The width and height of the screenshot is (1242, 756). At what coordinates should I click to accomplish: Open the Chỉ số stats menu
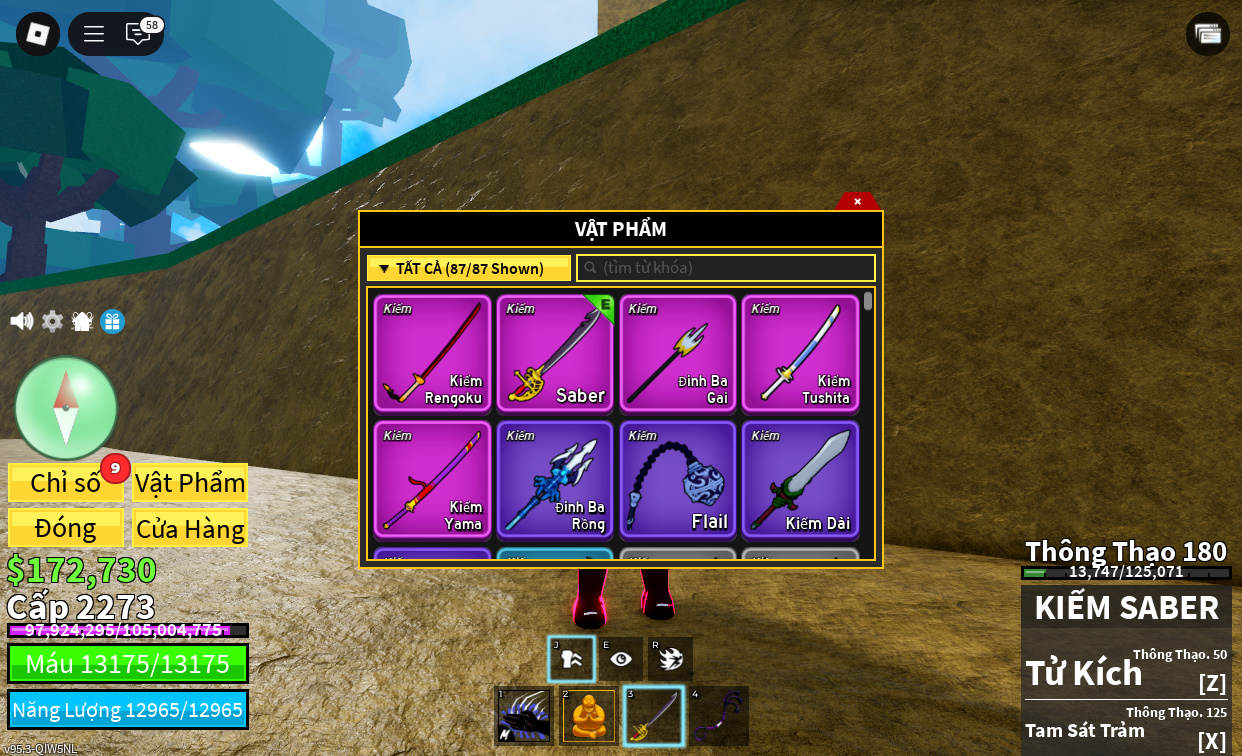[66, 483]
